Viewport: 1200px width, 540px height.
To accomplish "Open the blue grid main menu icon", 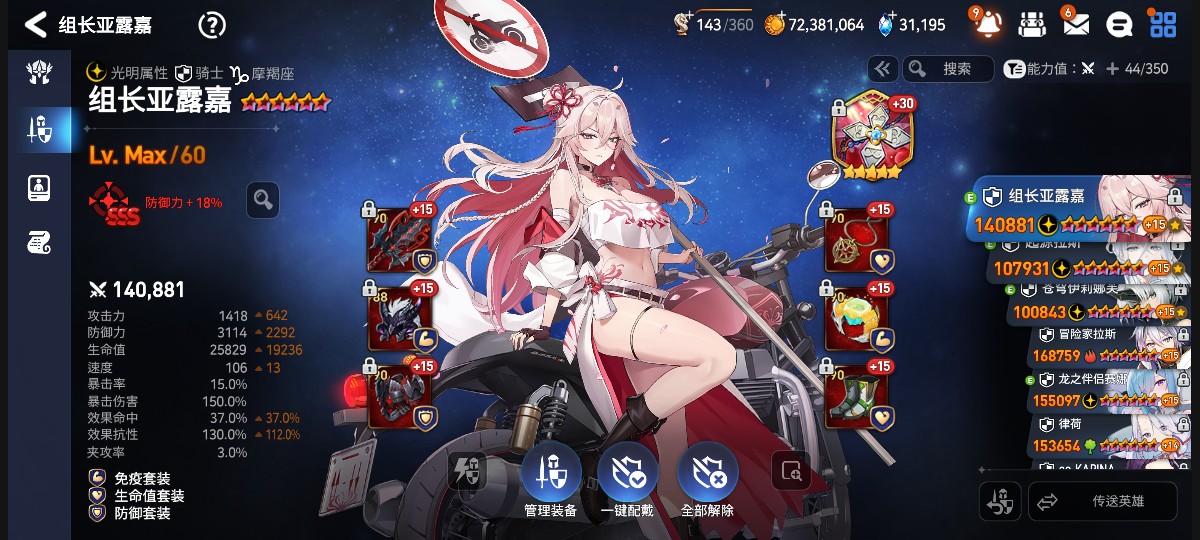I will (x=1163, y=24).
